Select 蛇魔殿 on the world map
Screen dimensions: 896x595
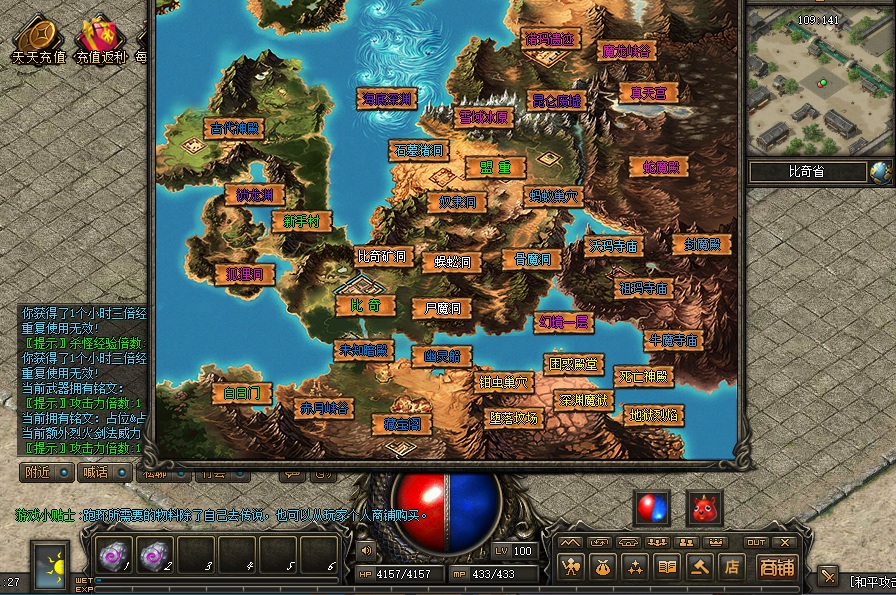pyautogui.click(x=660, y=167)
